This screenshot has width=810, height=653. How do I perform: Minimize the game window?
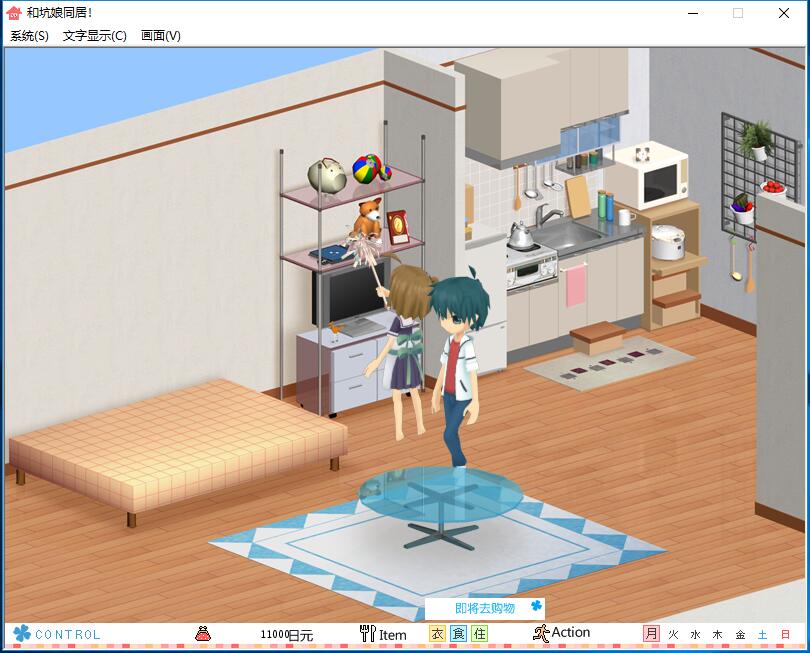[692, 13]
